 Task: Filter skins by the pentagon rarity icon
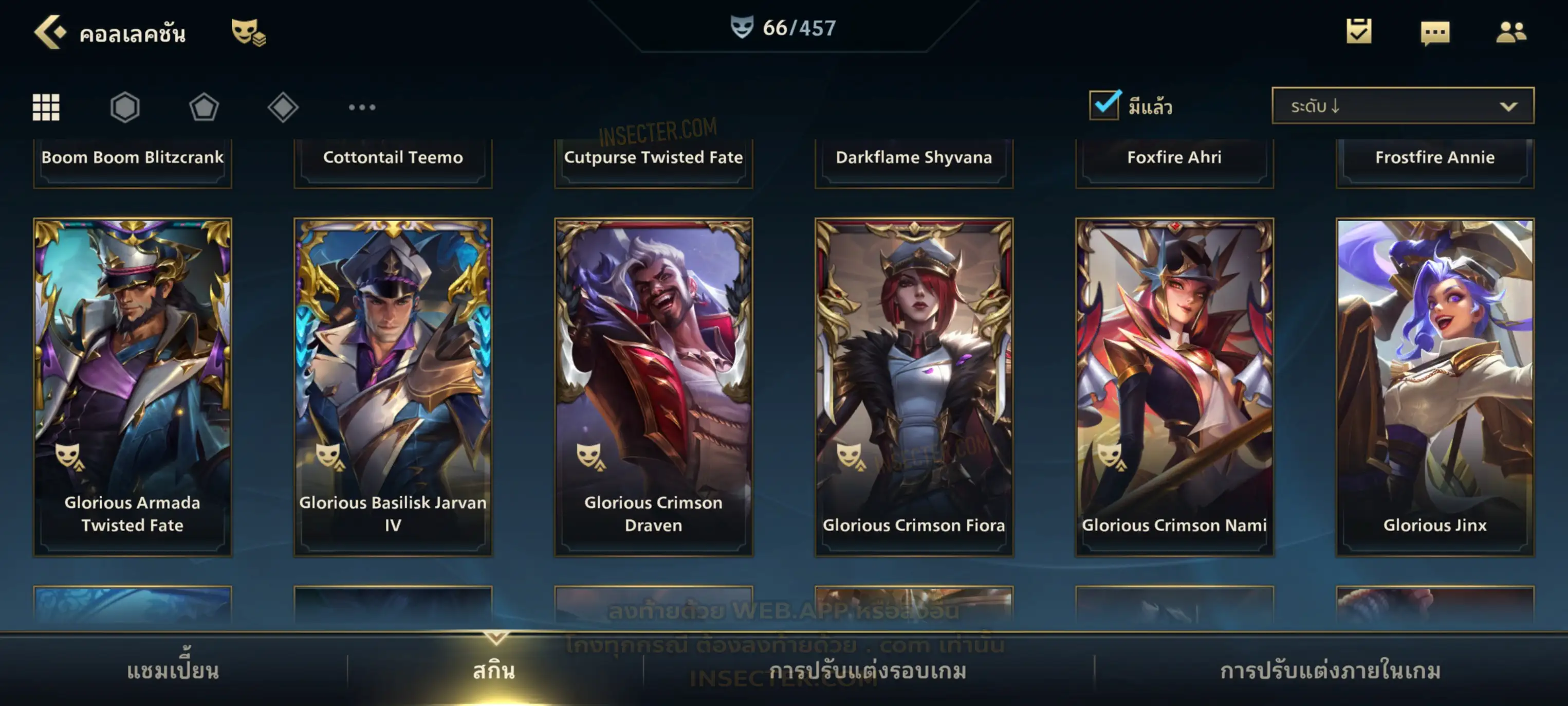pos(204,107)
